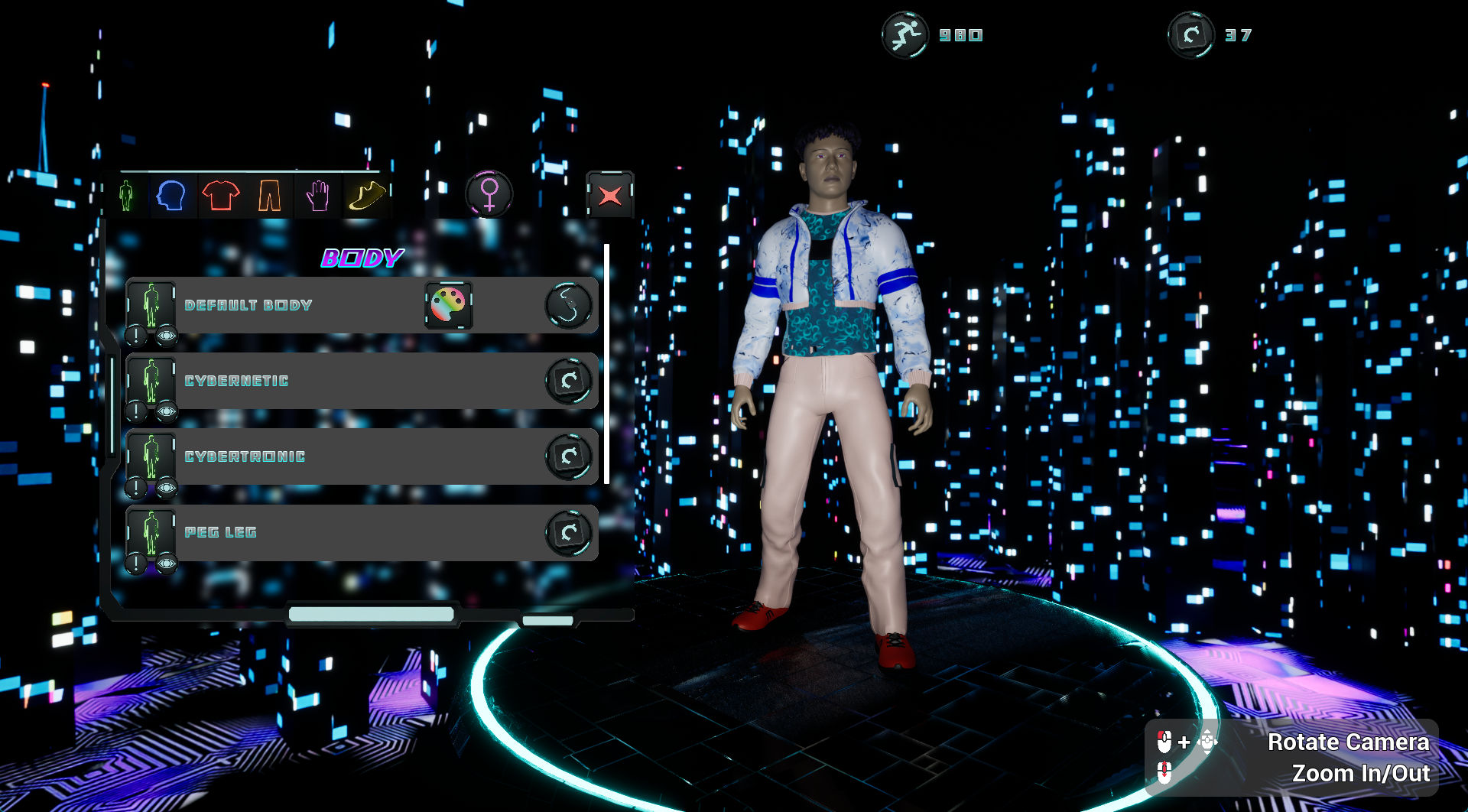This screenshot has width=1468, height=812.
Task: Select the red T-shirt category tab
Action: click(x=221, y=196)
